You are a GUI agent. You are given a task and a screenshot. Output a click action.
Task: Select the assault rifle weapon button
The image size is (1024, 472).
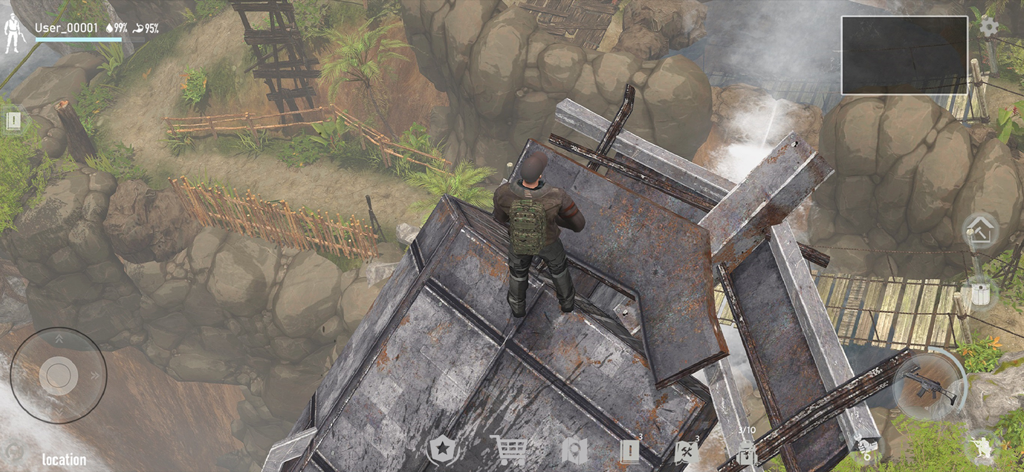pyautogui.click(x=929, y=385)
